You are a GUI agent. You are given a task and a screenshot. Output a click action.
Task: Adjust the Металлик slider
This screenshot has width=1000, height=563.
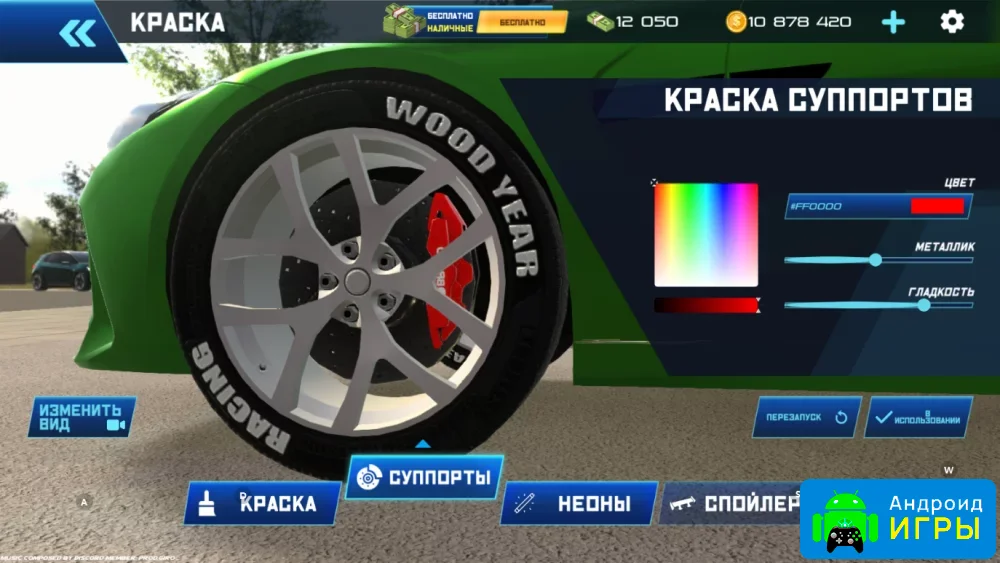(876, 260)
